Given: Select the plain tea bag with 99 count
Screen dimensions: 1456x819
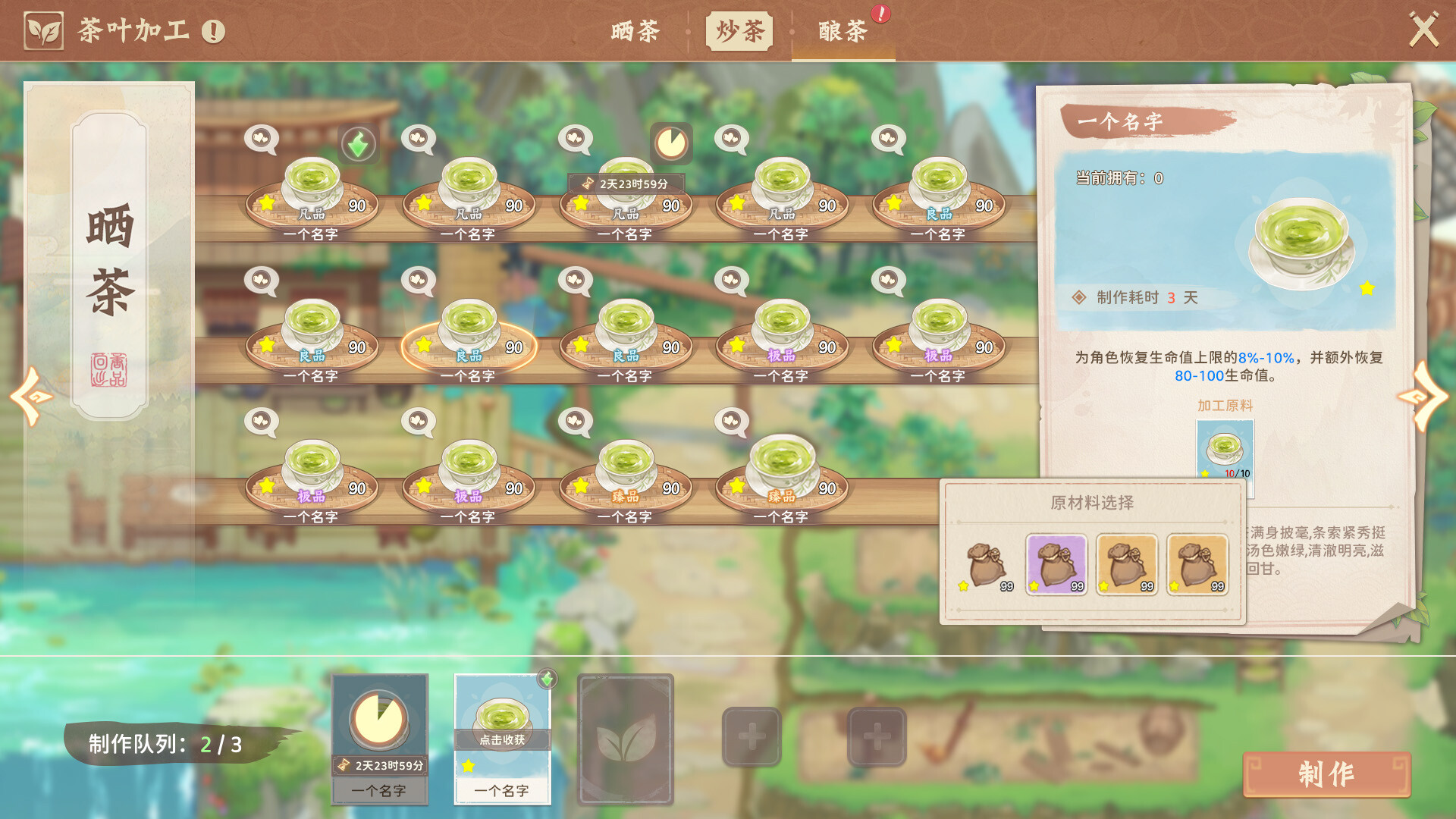Looking at the screenshot, I should [987, 565].
